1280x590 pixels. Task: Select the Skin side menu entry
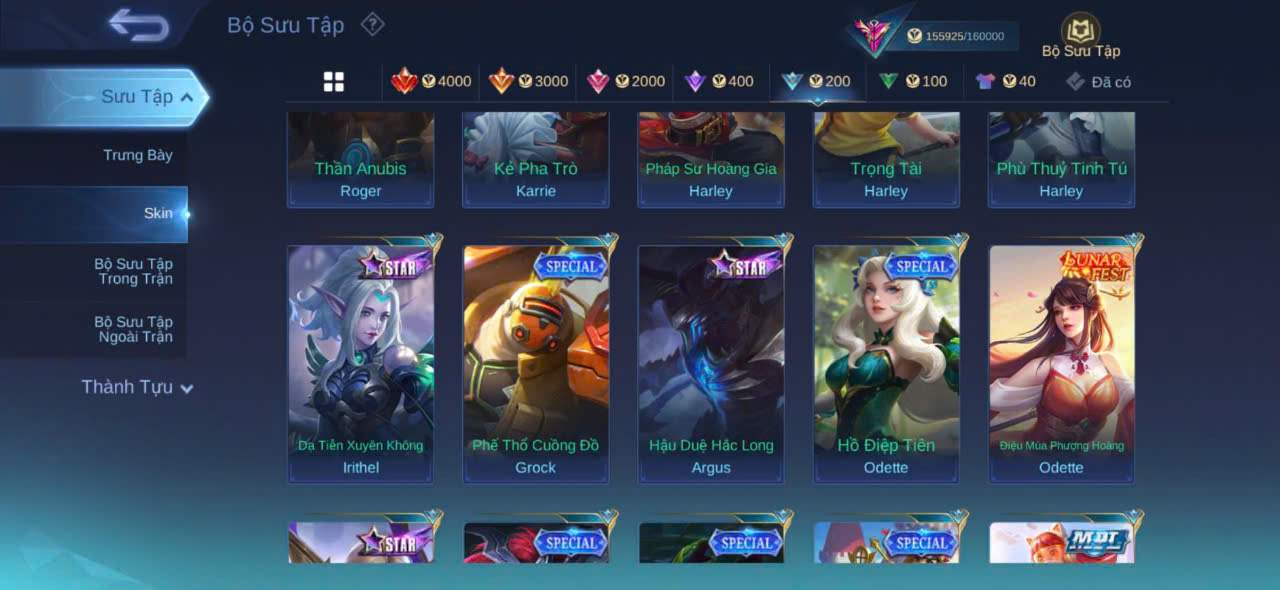[x=157, y=213]
